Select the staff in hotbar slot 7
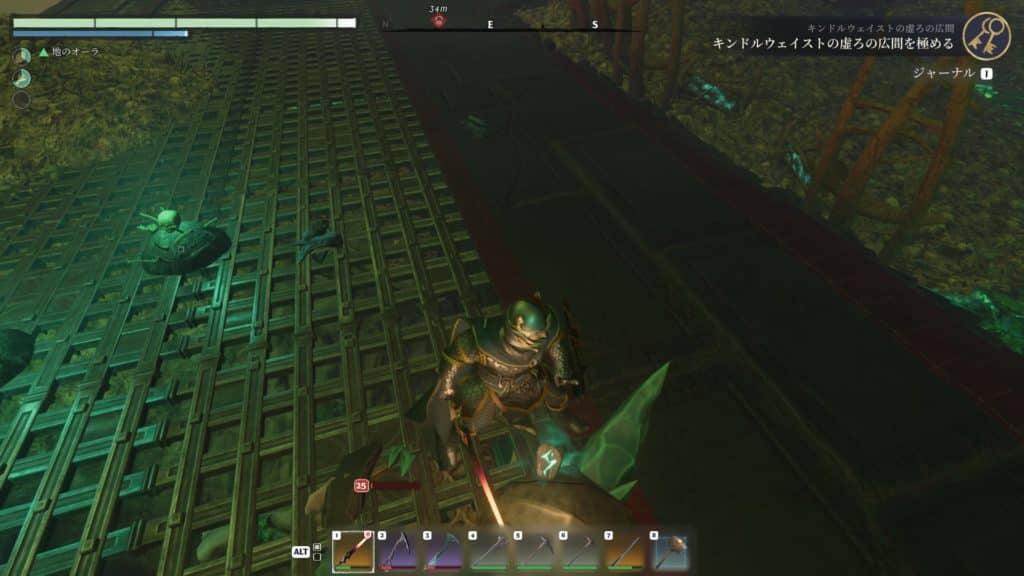Image resolution: width=1024 pixels, height=576 pixels. (x=623, y=551)
